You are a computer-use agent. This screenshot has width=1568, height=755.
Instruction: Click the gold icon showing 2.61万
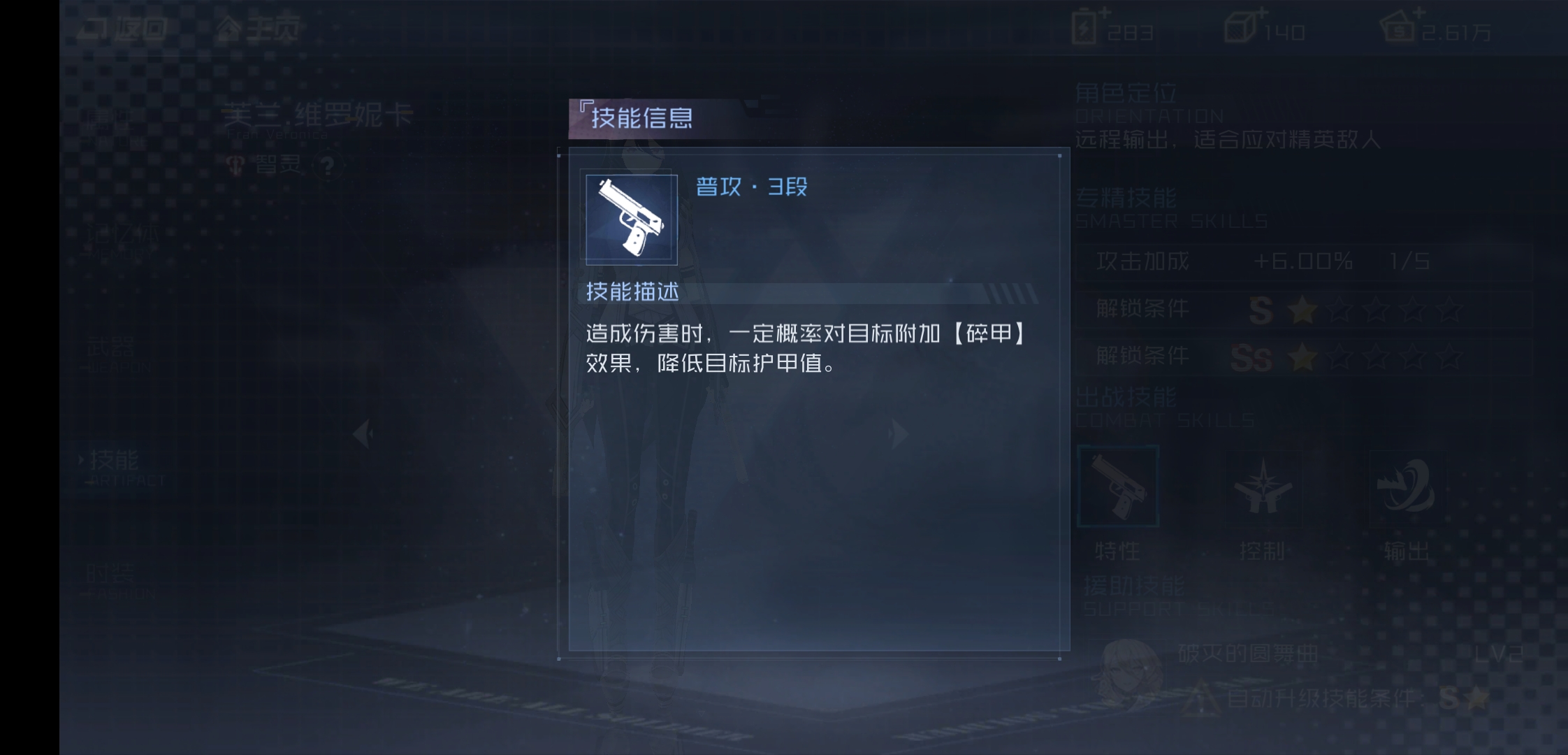(x=1402, y=28)
